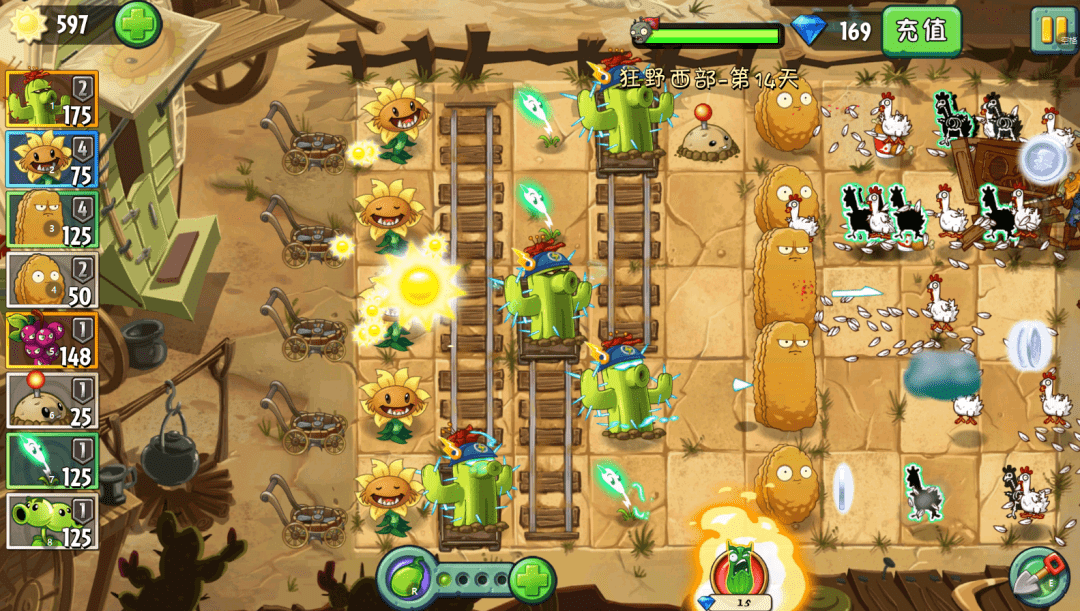Select the Potato Mine seed packet
1080x611 pixels.
pyautogui.click(x=52, y=400)
